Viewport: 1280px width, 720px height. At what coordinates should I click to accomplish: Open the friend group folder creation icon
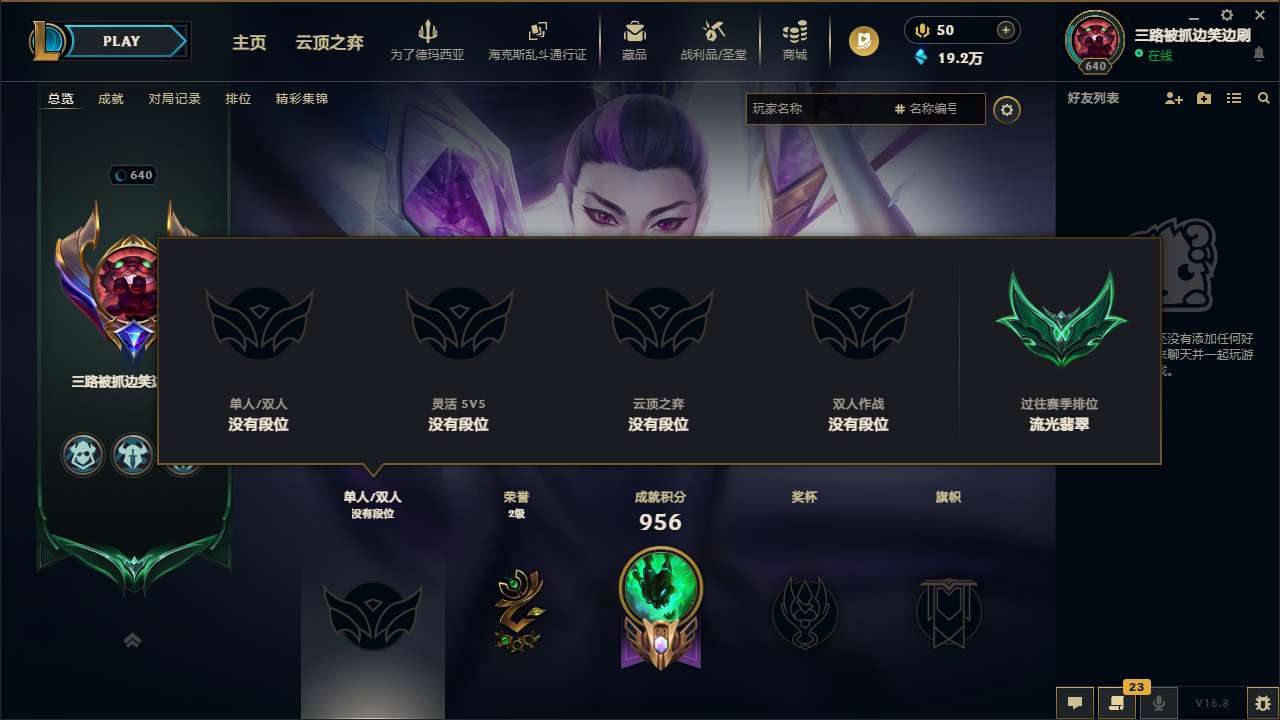pos(1202,98)
